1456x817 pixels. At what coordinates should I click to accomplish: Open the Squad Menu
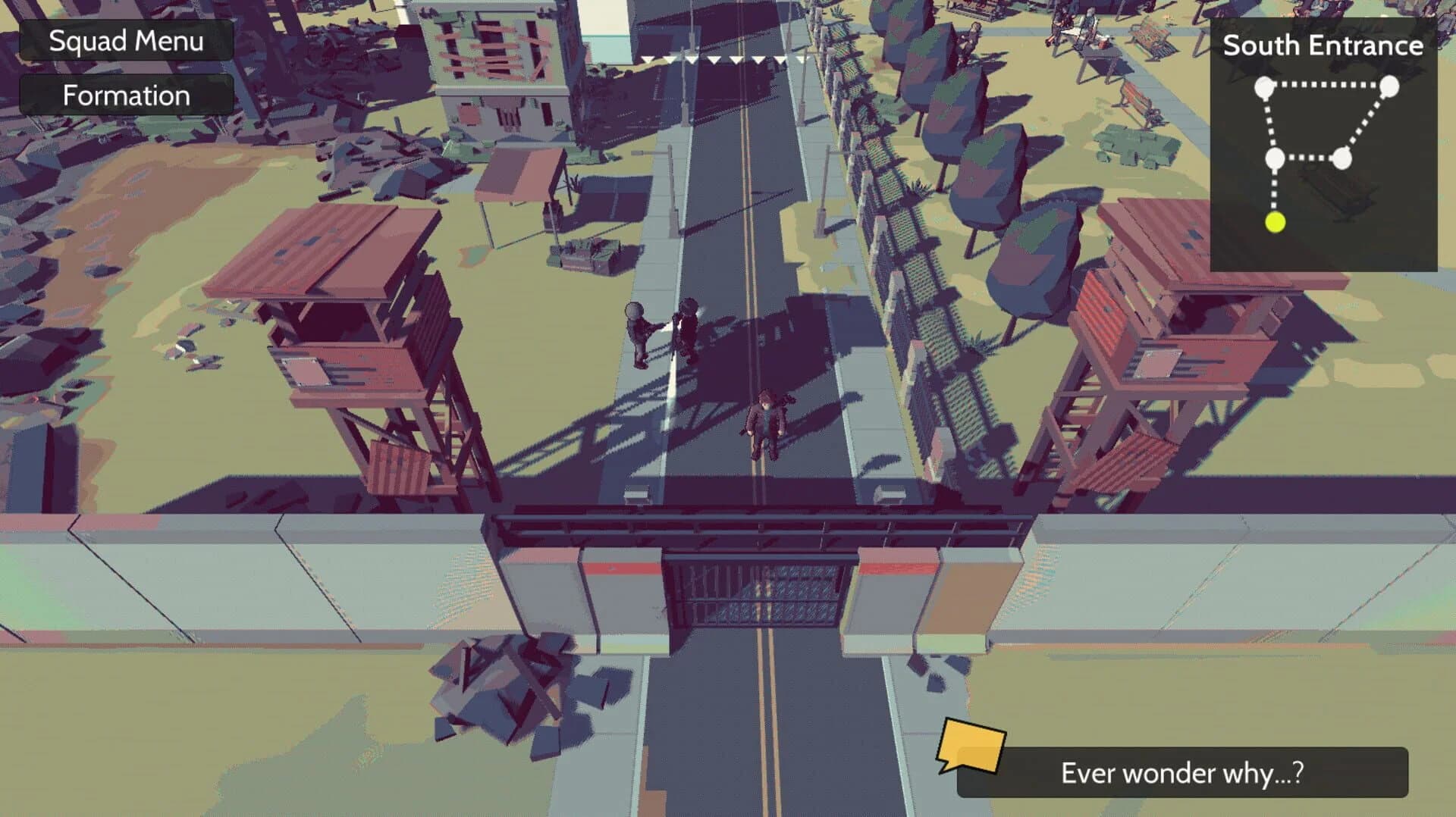pos(126,41)
